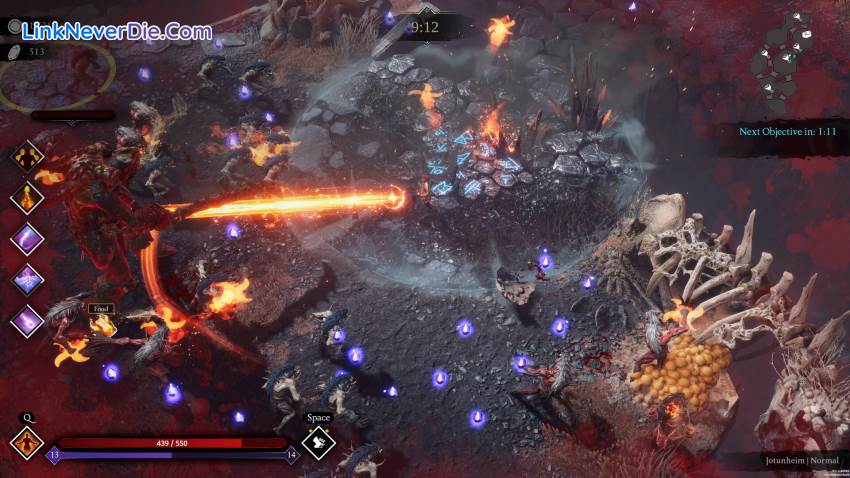The height and width of the screenshot is (478, 850).
Task: Activate the orange figure ultimate ability icon
Action: click(x=26, y=441)
